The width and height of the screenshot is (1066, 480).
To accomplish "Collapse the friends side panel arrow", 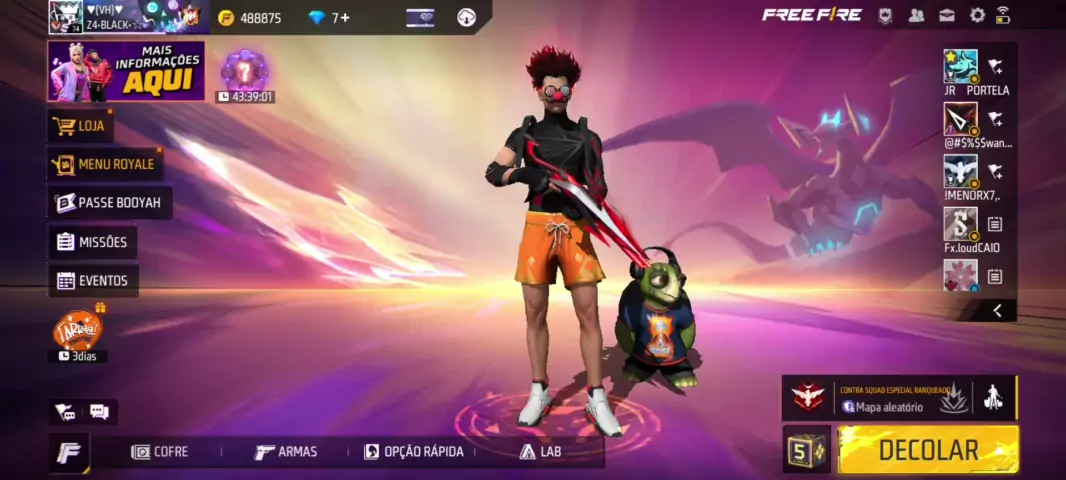I will coord(997,311).
